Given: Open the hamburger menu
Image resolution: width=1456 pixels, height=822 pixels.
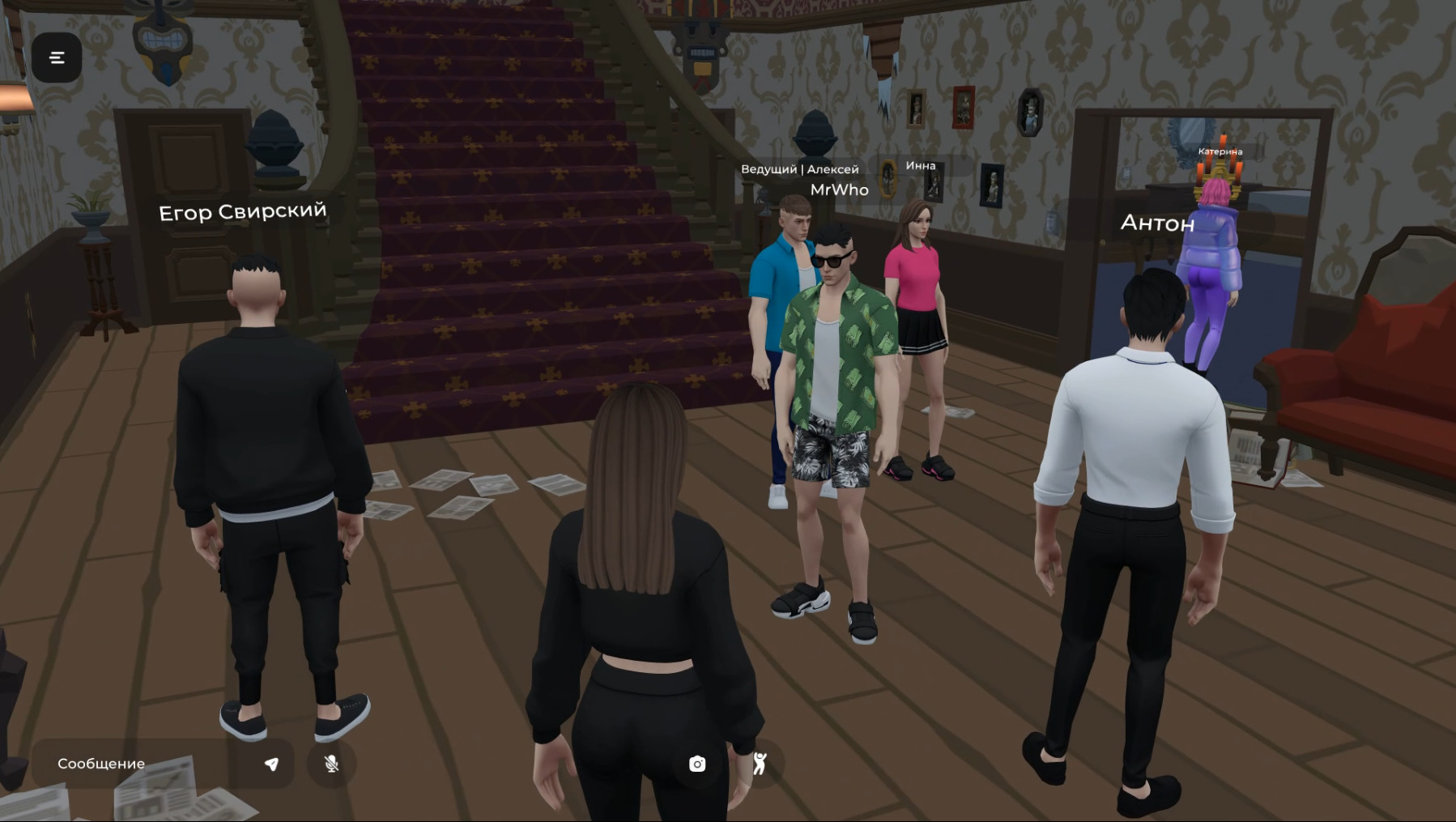Looking at the screenshot, I should pyautogui.click(x=57, y=57).
